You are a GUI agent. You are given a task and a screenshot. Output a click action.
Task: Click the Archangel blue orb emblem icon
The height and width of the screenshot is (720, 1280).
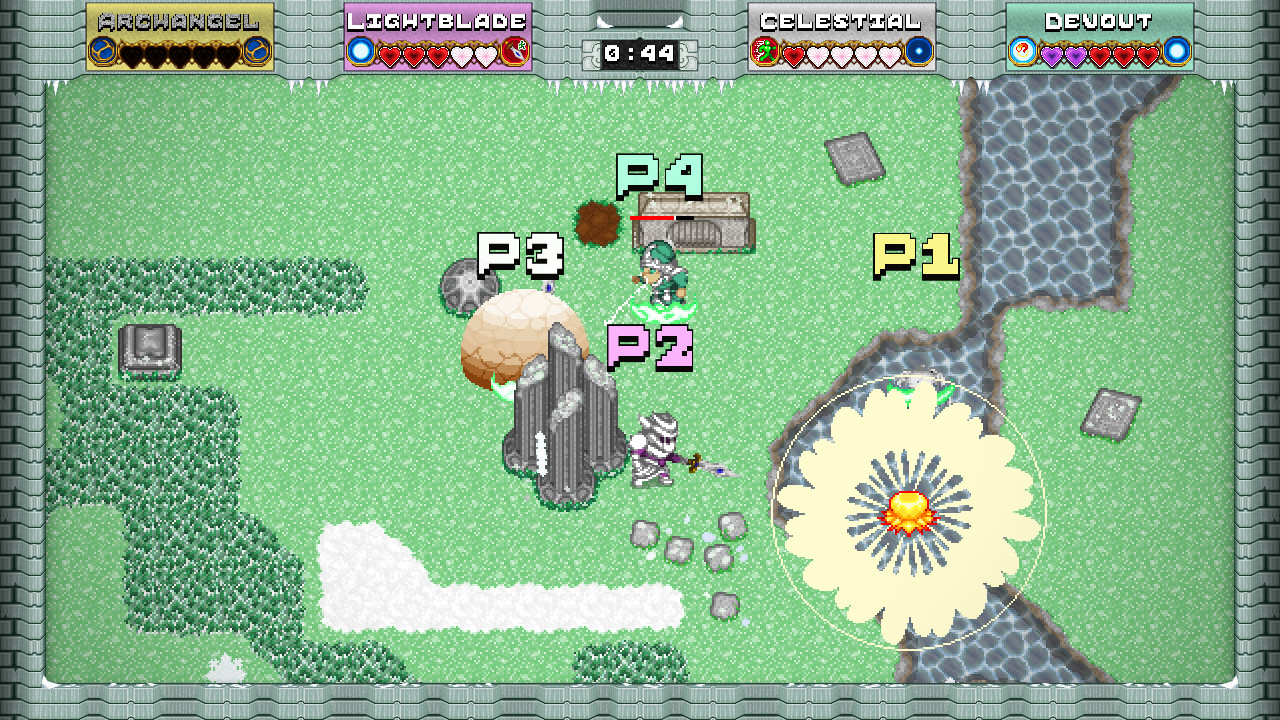click(x=101, y=51)
